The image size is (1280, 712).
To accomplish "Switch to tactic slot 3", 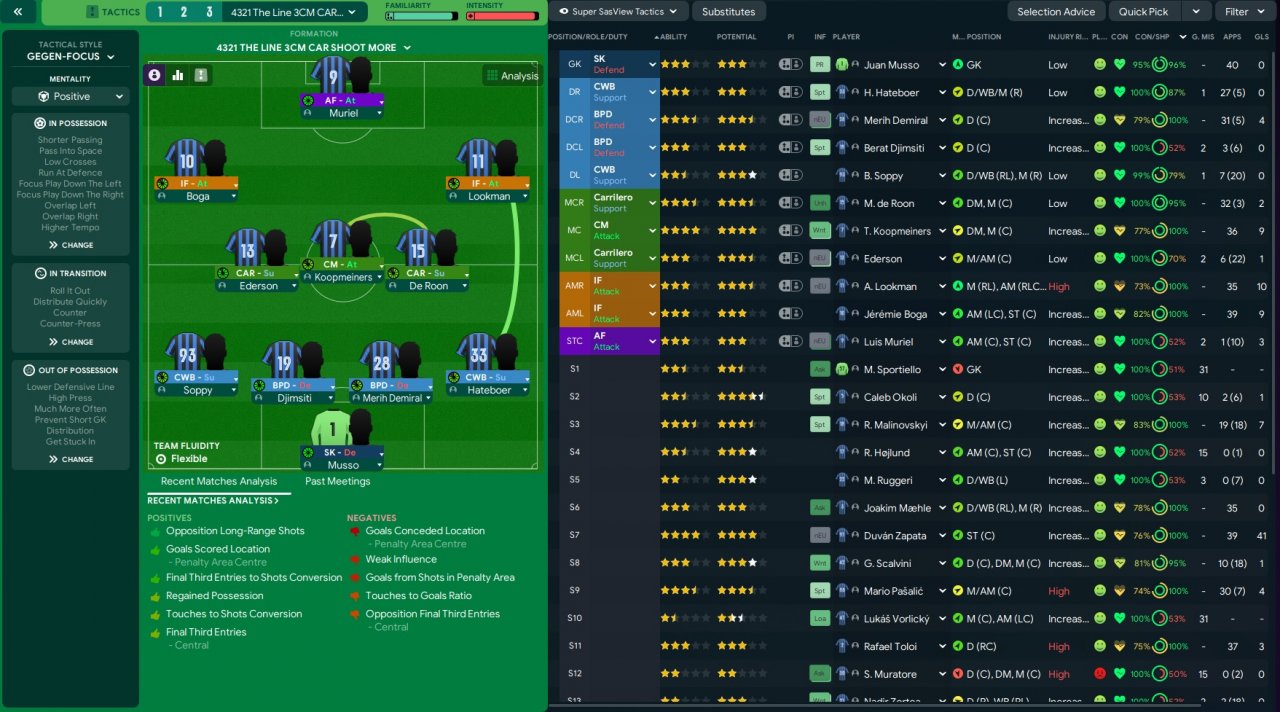I will (x=209, y=12).
